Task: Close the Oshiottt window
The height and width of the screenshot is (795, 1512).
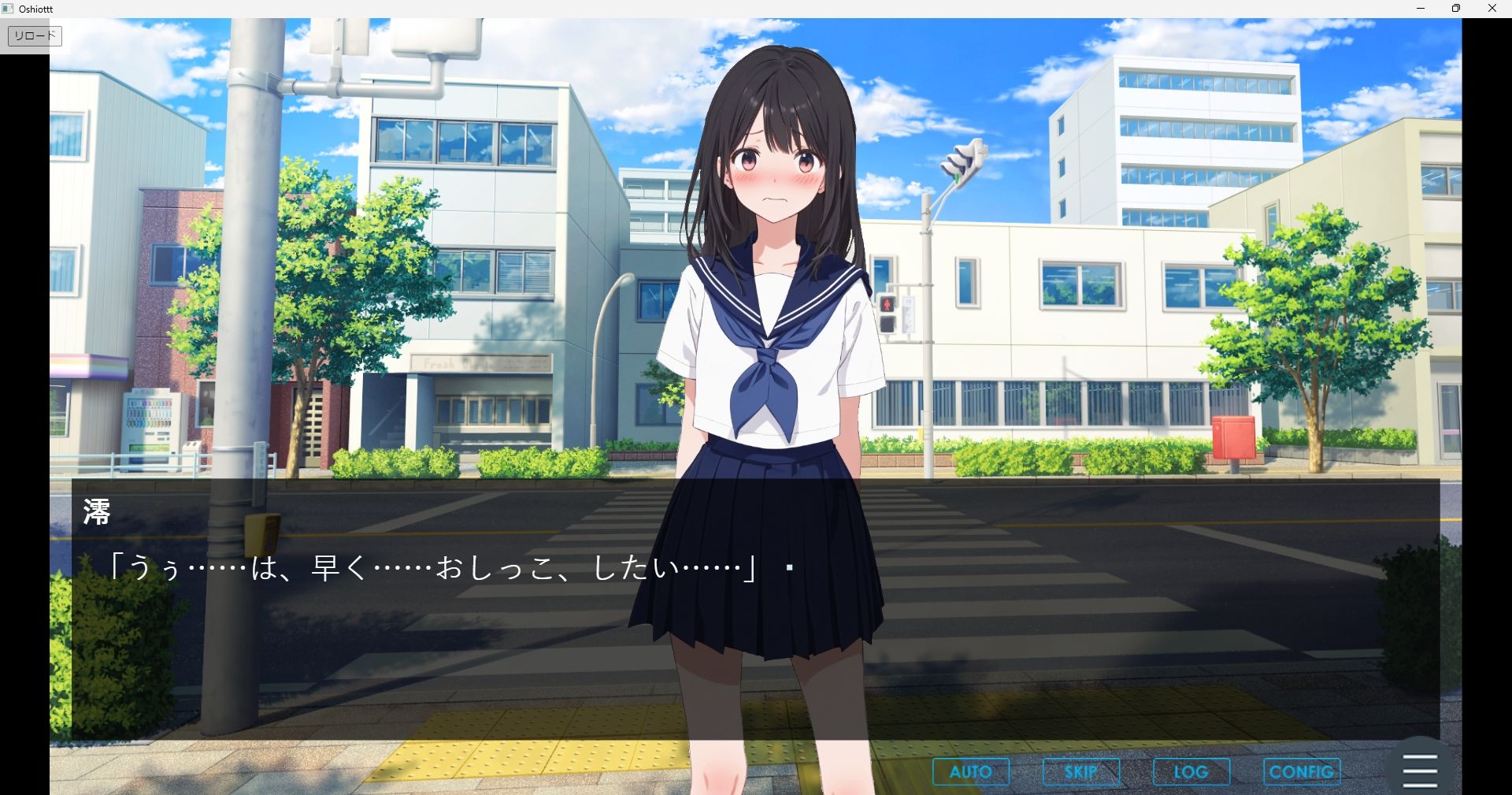Action: (1492, 9)
